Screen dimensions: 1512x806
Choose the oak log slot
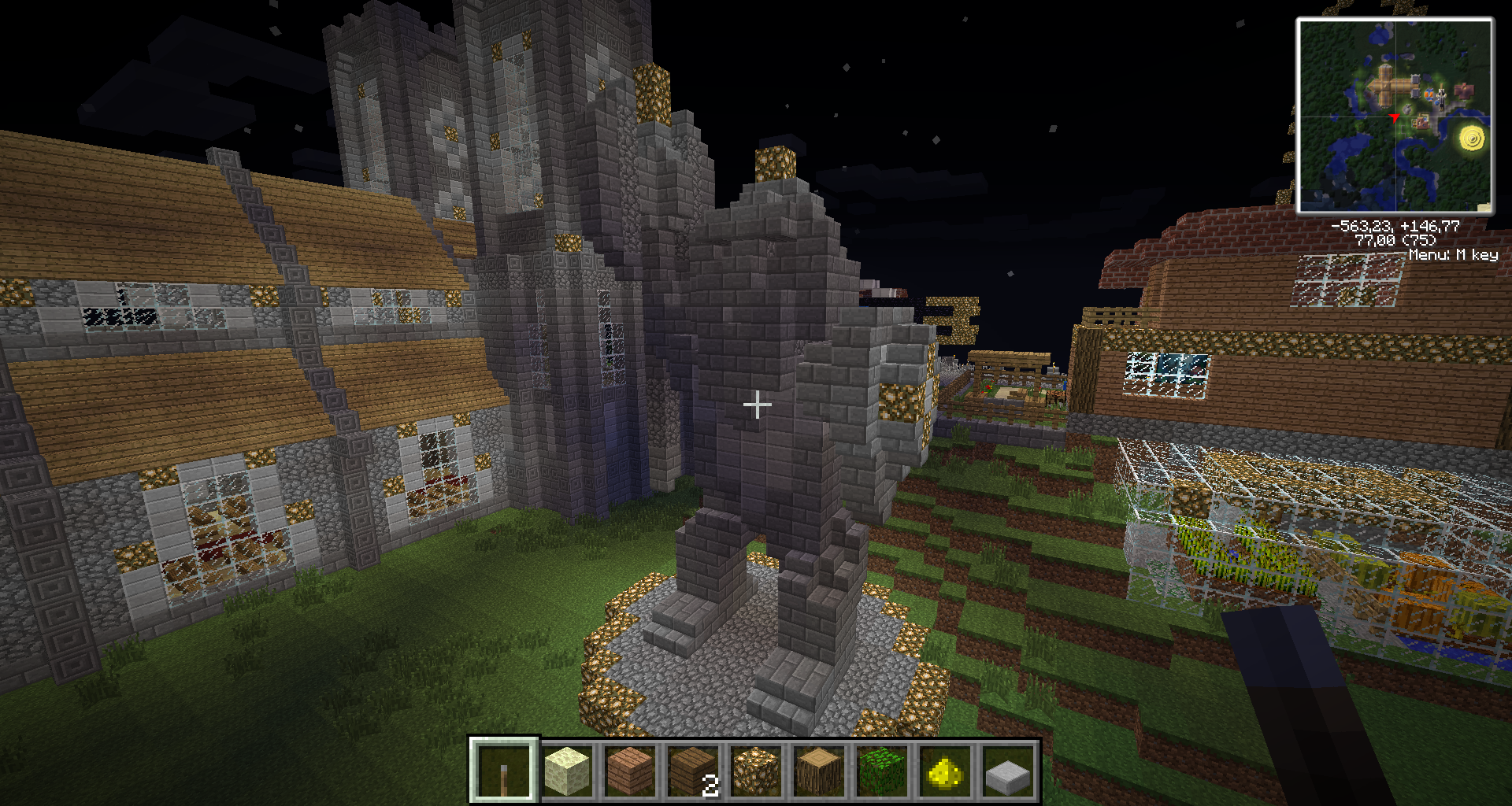click(819, 770)
